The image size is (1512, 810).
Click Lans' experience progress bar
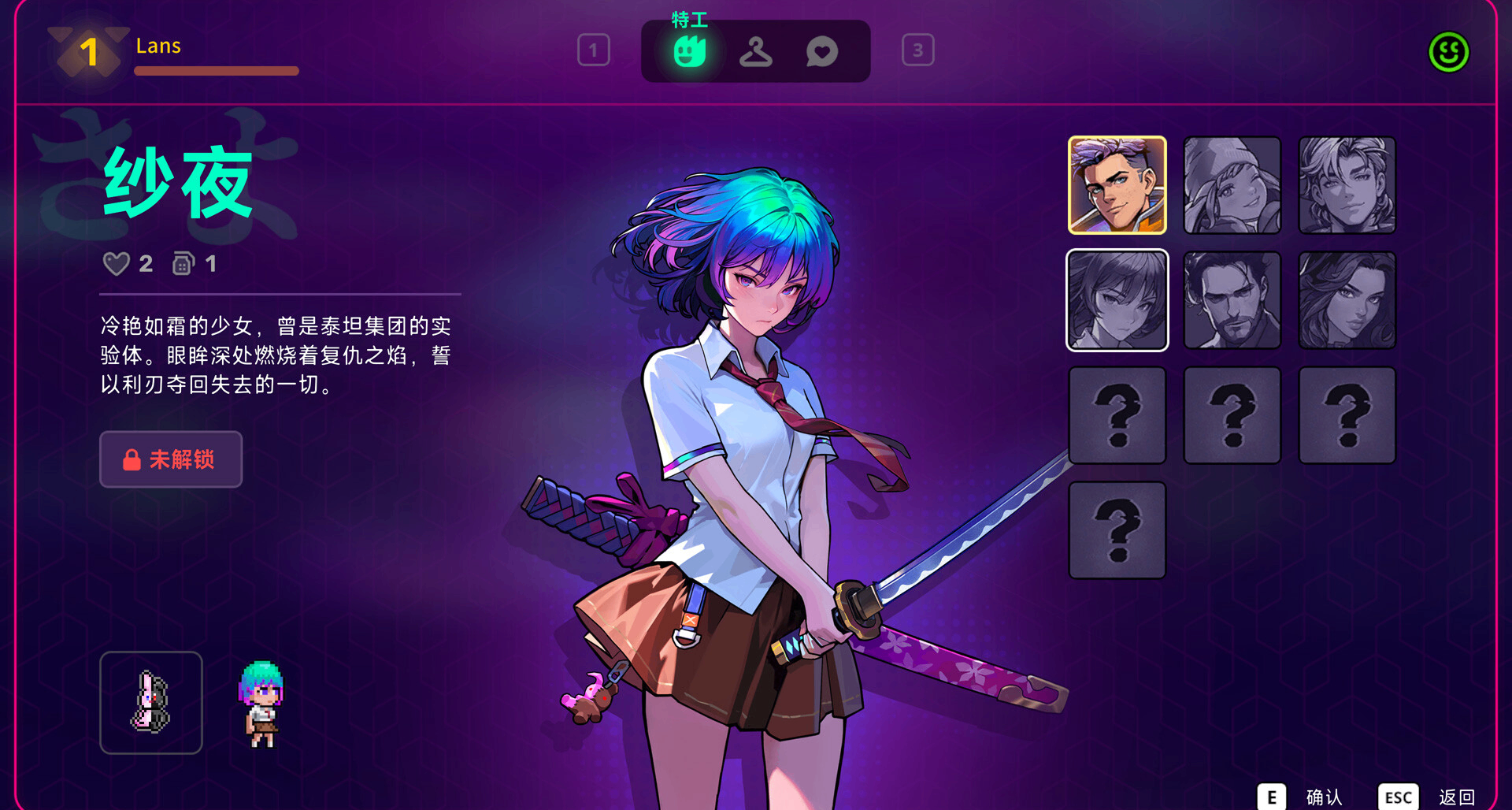216,72
